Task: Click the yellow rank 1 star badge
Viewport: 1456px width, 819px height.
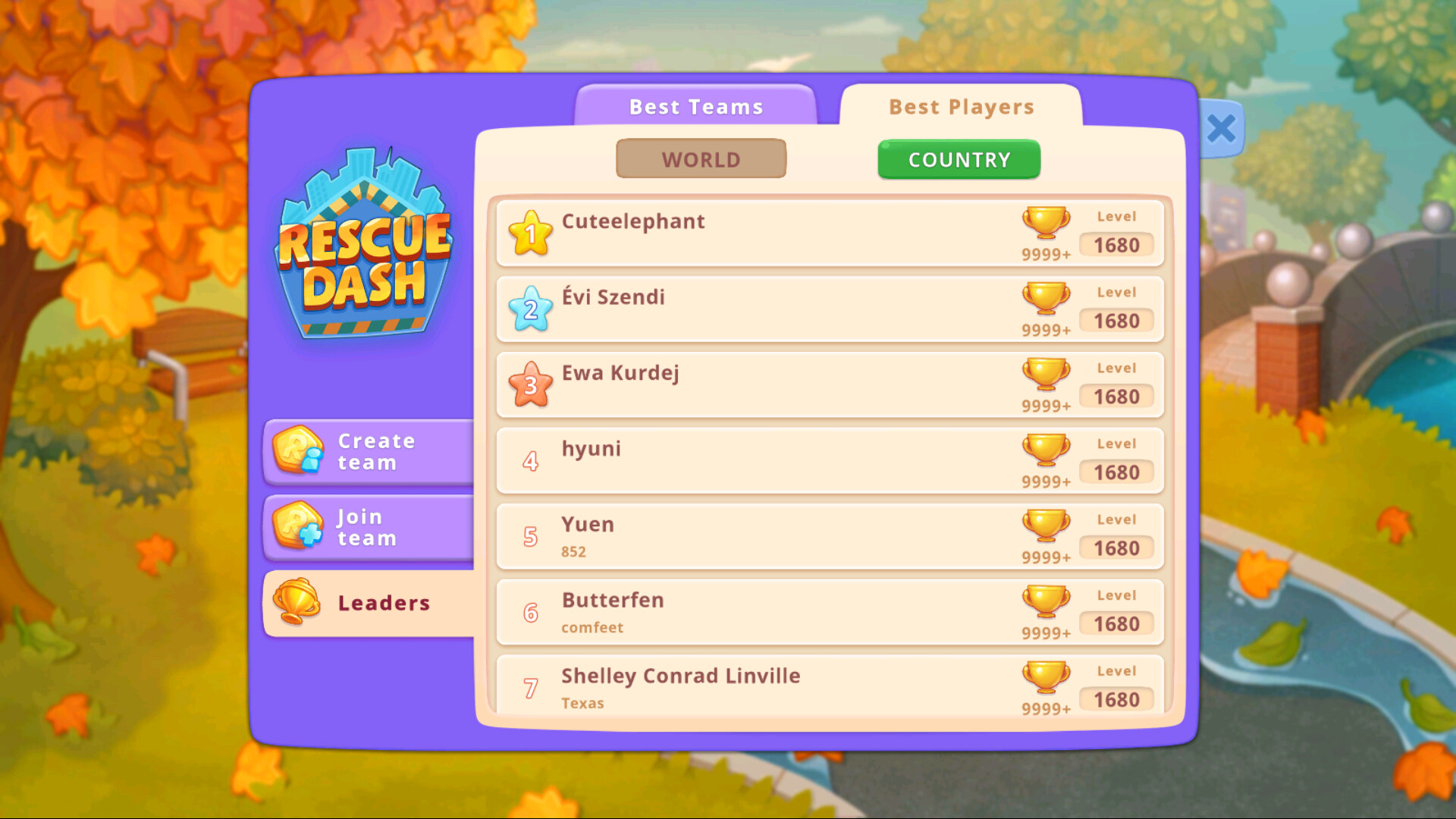Action: (x=529, y=234)
